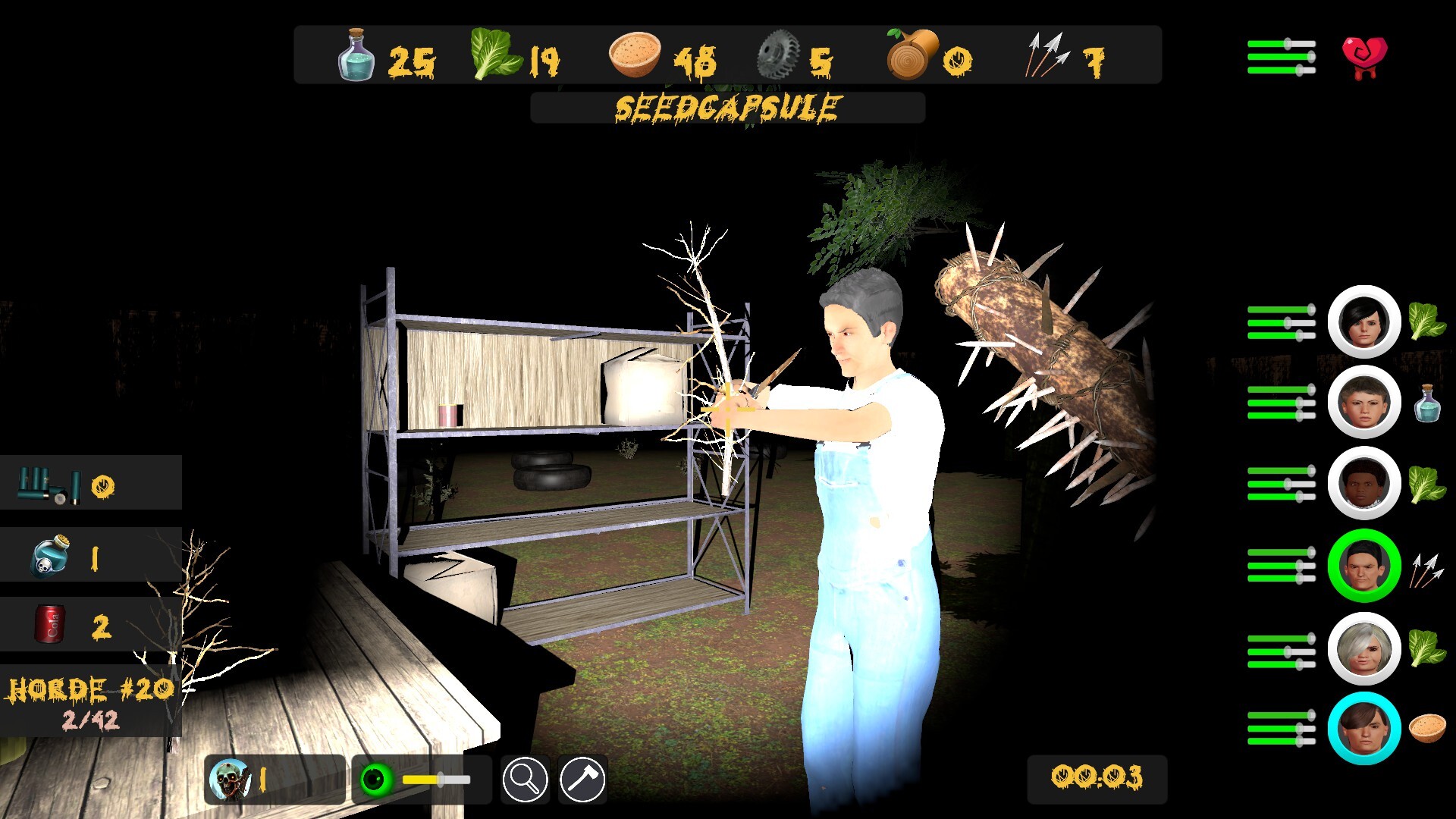The width and height of the screenshot is (1456, 819).
Task: Click the HORDE #20 counter text
Action: click(x=89, y=690)
